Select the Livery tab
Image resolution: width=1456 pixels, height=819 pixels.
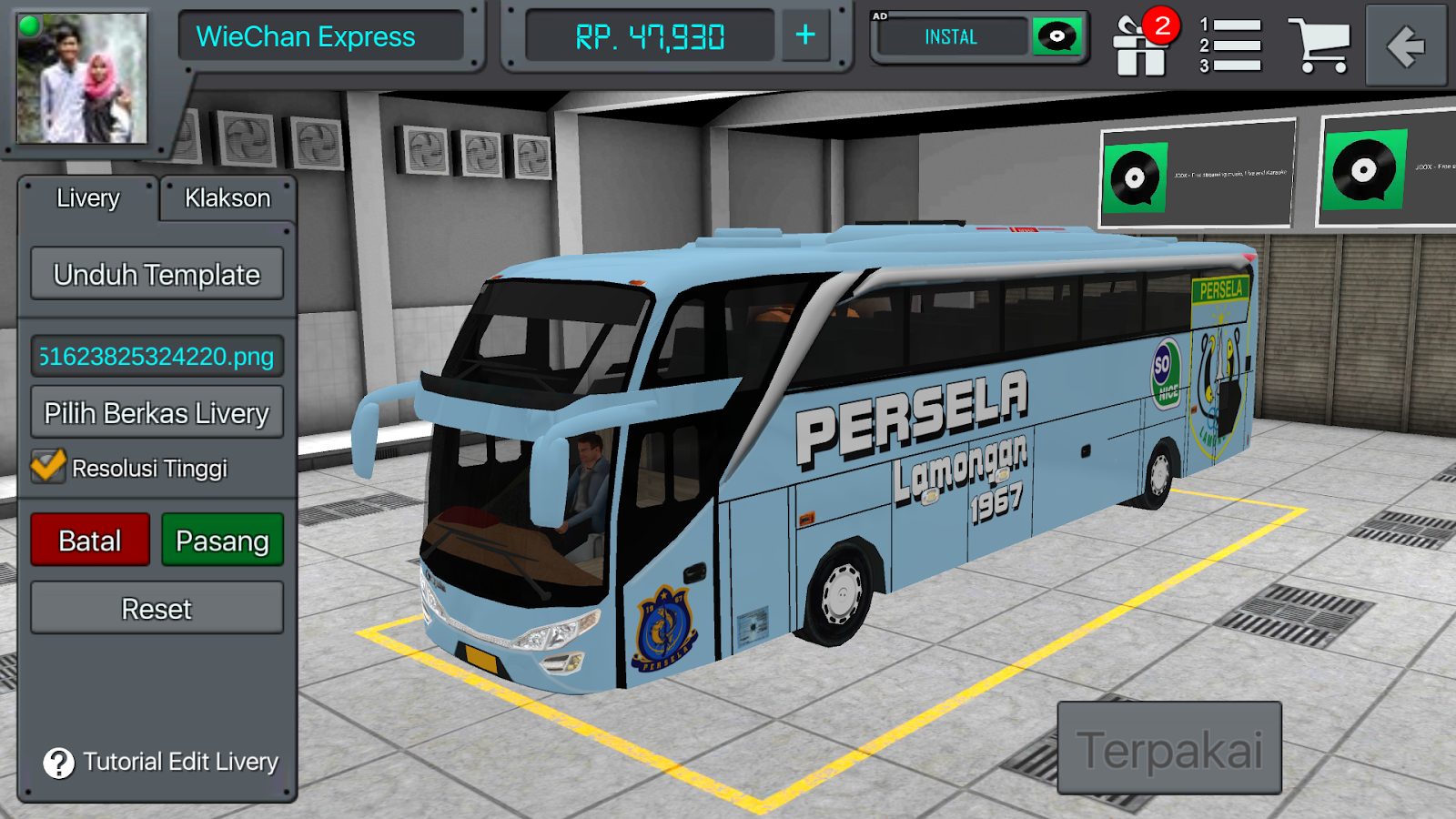[x=88, y=197]
